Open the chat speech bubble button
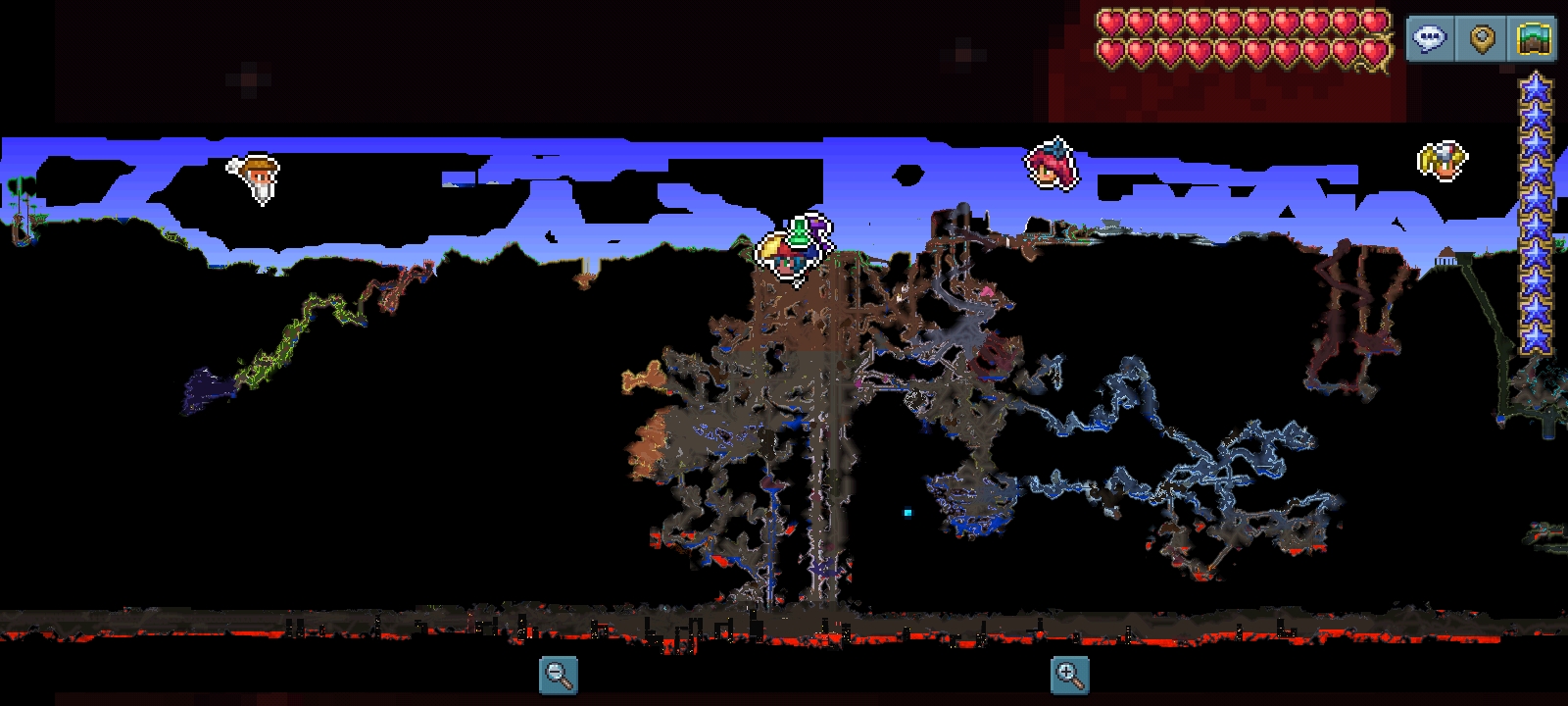 [1430, 39]
